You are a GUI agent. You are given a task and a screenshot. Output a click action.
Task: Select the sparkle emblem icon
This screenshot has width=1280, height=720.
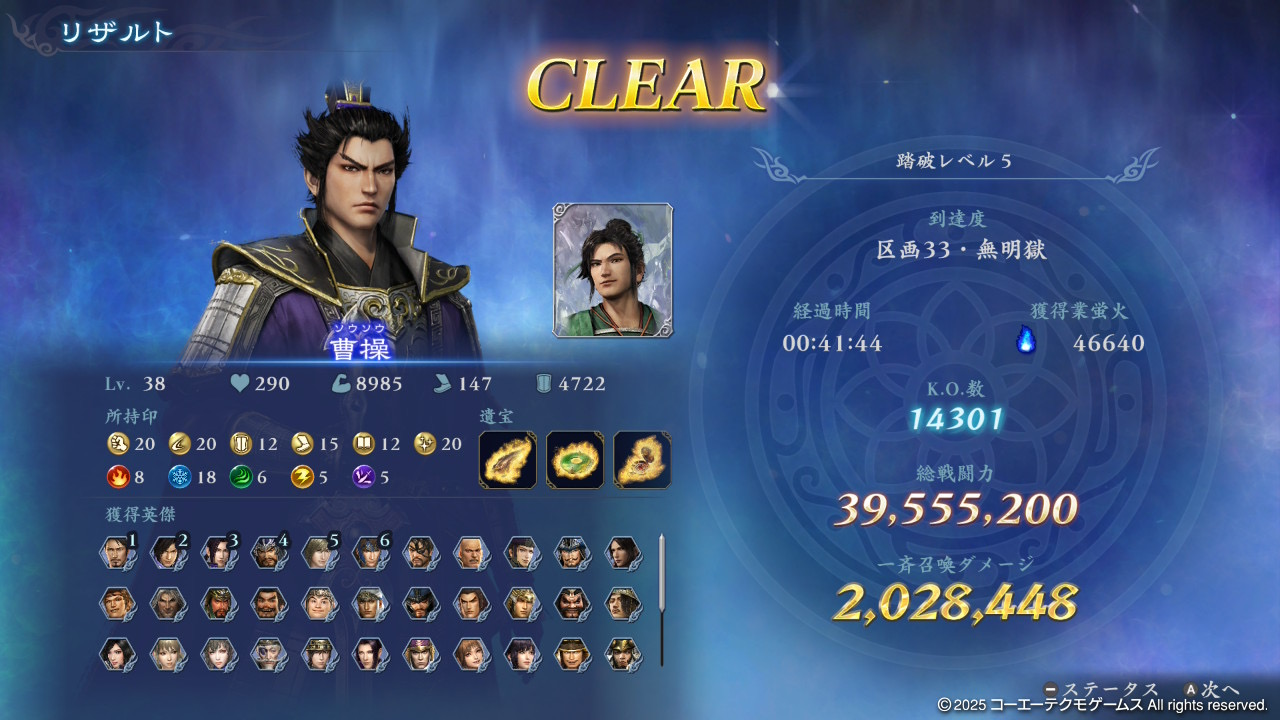[425, 443]
